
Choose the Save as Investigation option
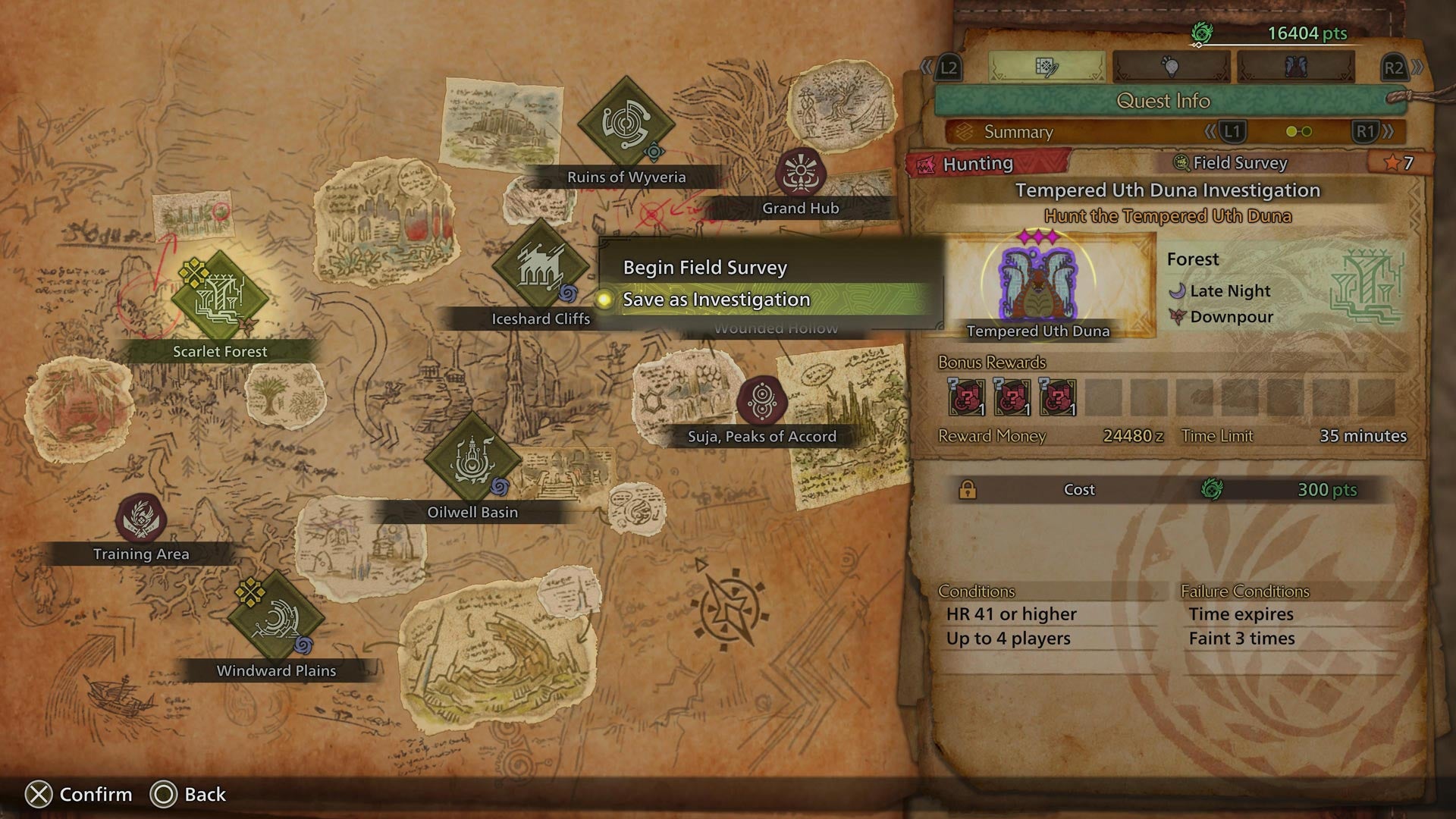[717, 300]
